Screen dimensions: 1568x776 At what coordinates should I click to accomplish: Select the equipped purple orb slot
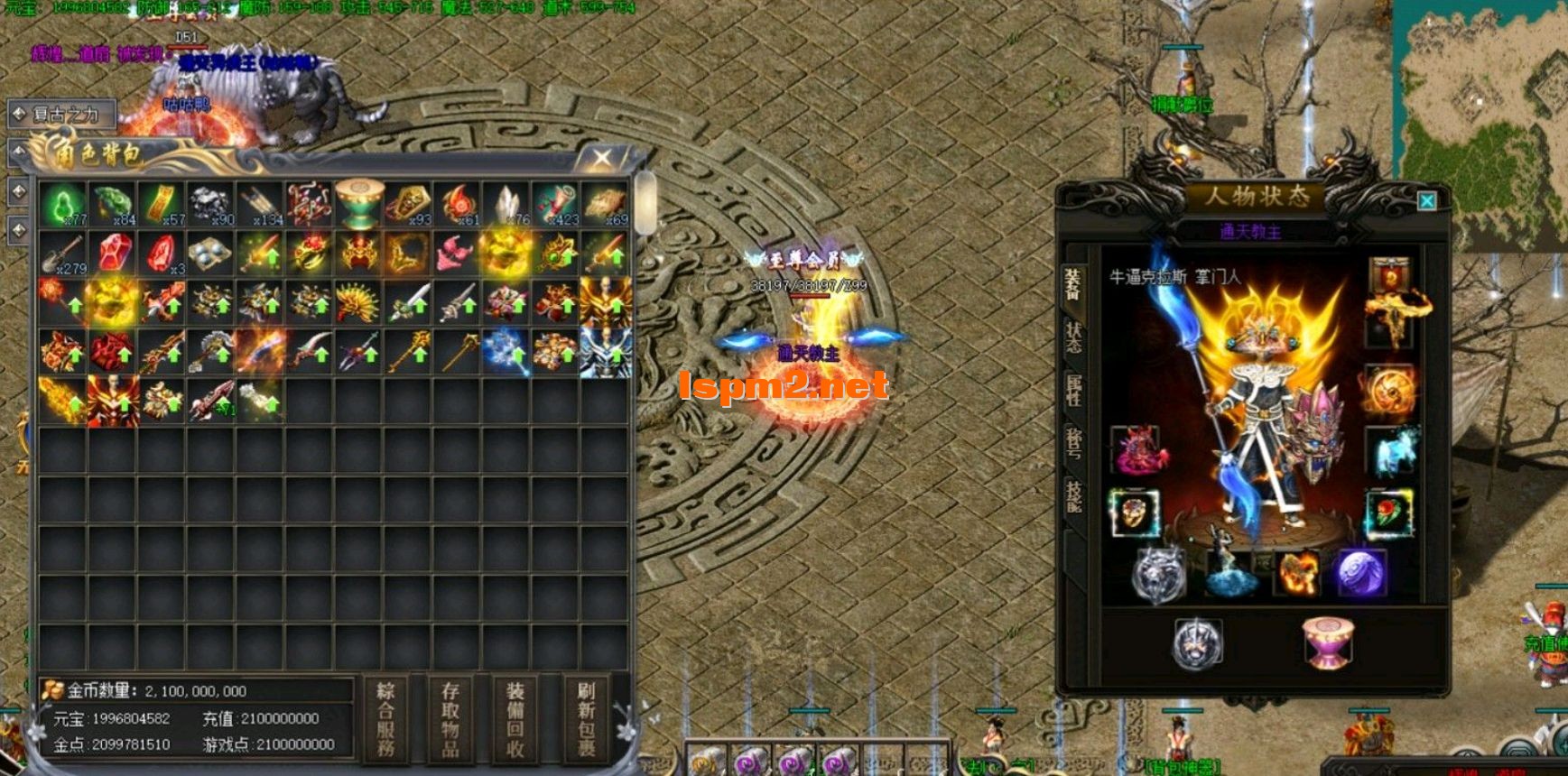[1360, 574]
